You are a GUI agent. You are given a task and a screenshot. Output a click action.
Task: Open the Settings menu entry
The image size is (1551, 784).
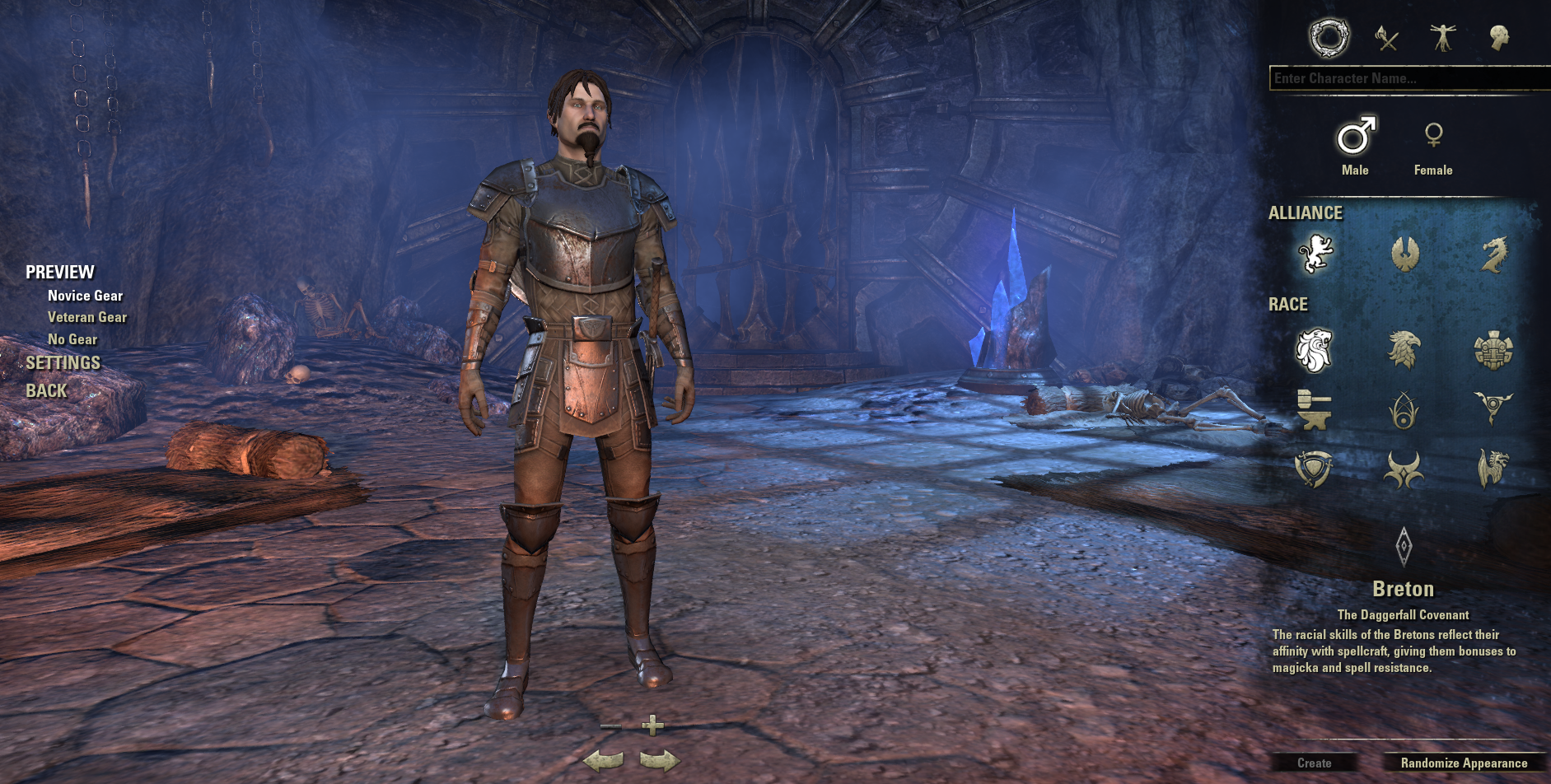[x=63, y=363]
